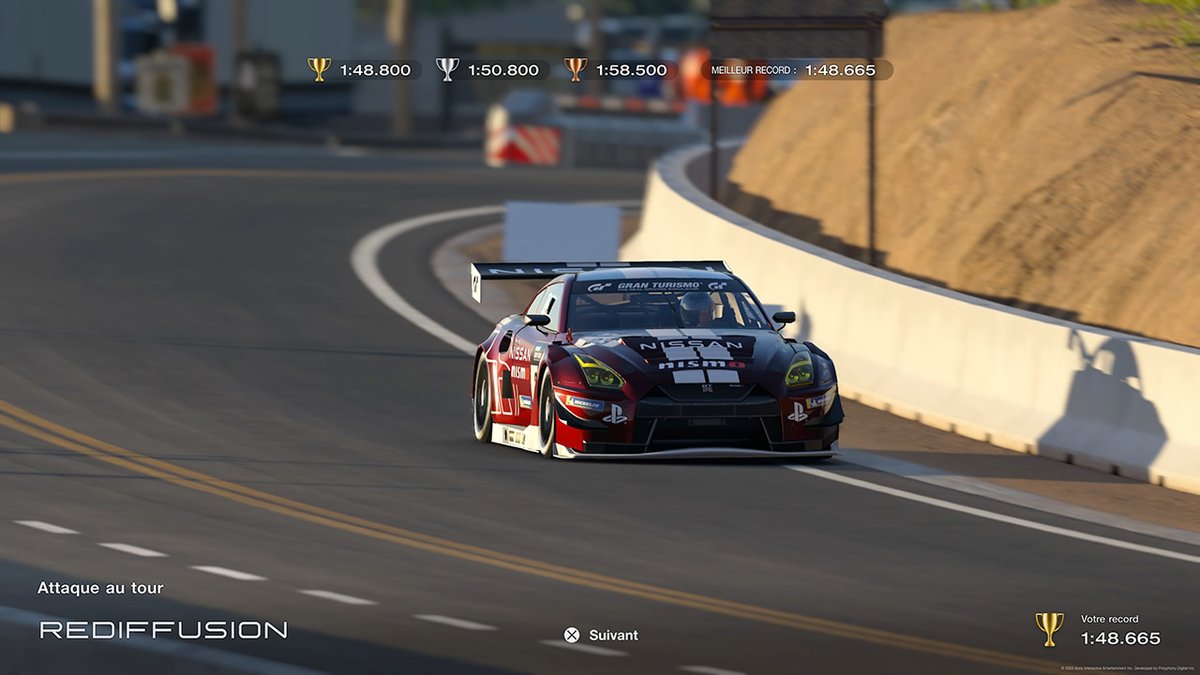Continue with the Suivant button
Image resolution: width=1200 pixels, height=675 pixels.
point(601,635)
